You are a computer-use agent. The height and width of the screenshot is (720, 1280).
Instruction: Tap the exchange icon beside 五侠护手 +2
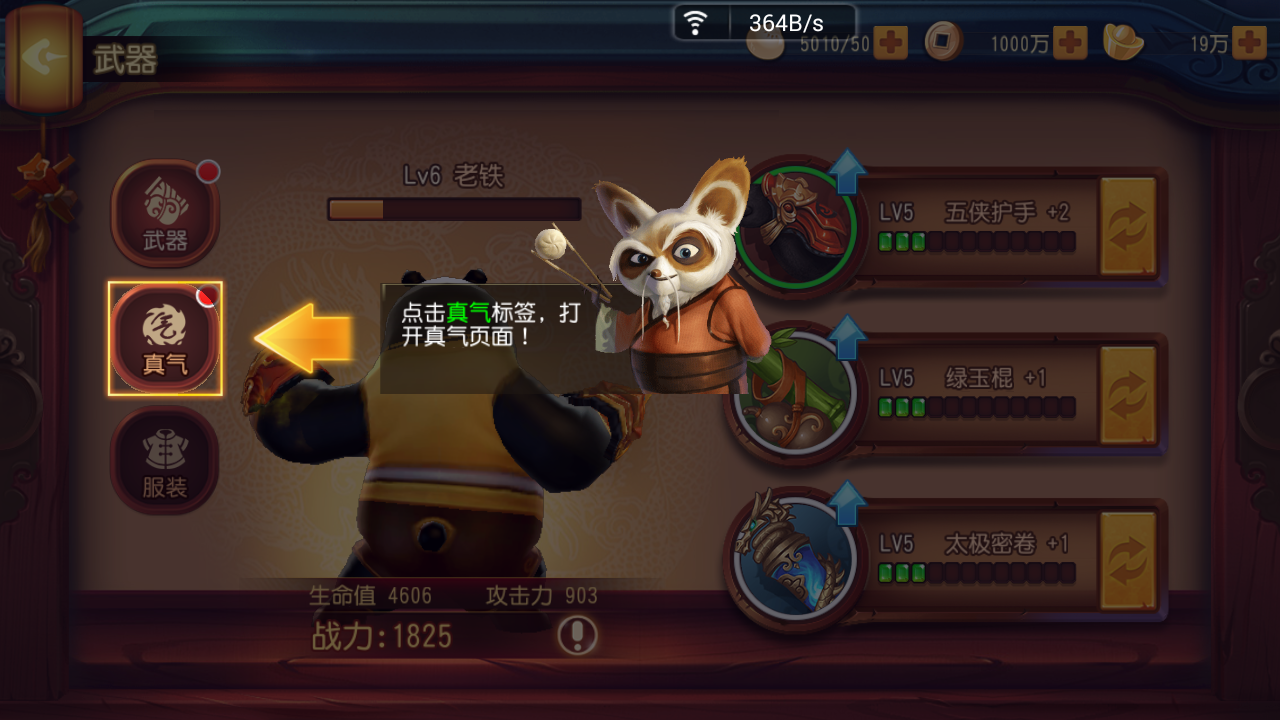click(1128, 227)
